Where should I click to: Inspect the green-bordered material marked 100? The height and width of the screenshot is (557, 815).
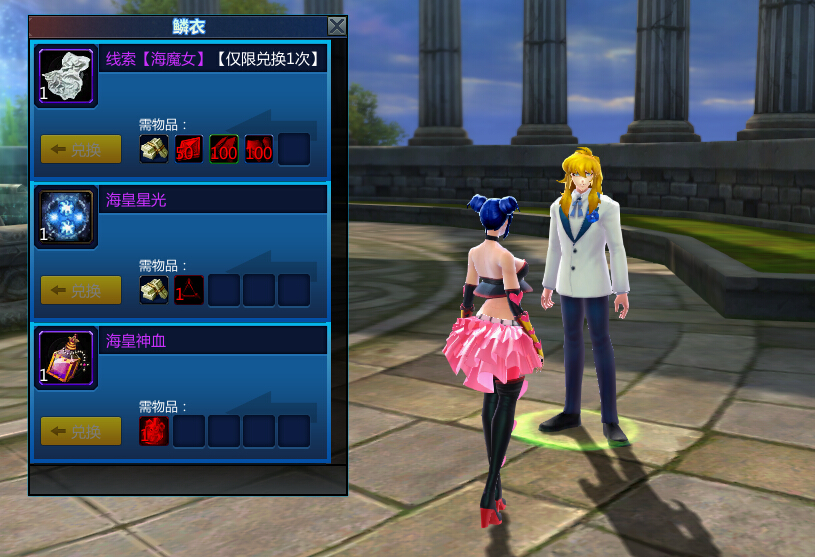click(224, 150)
